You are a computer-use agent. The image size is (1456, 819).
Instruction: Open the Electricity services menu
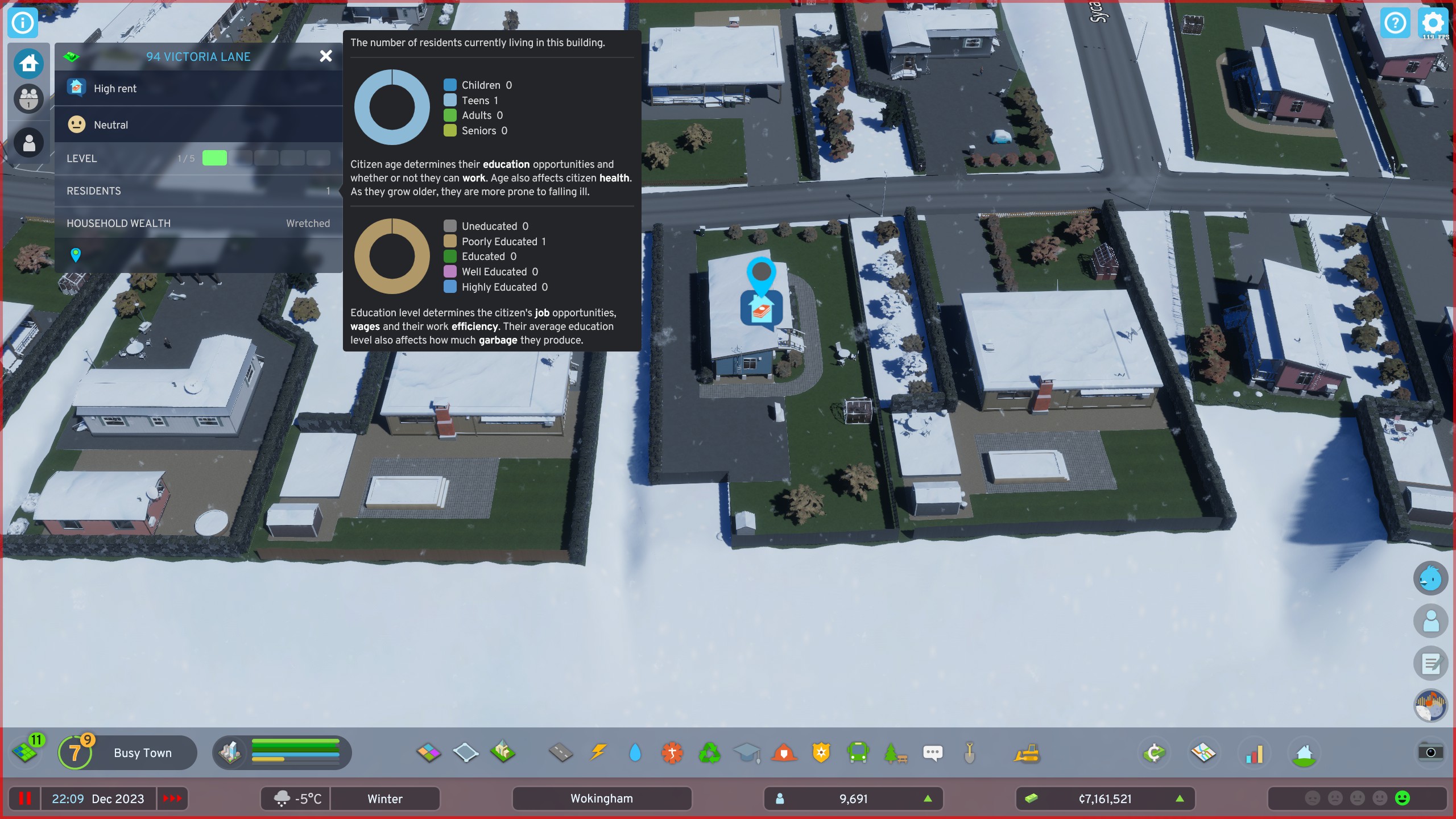598,752
